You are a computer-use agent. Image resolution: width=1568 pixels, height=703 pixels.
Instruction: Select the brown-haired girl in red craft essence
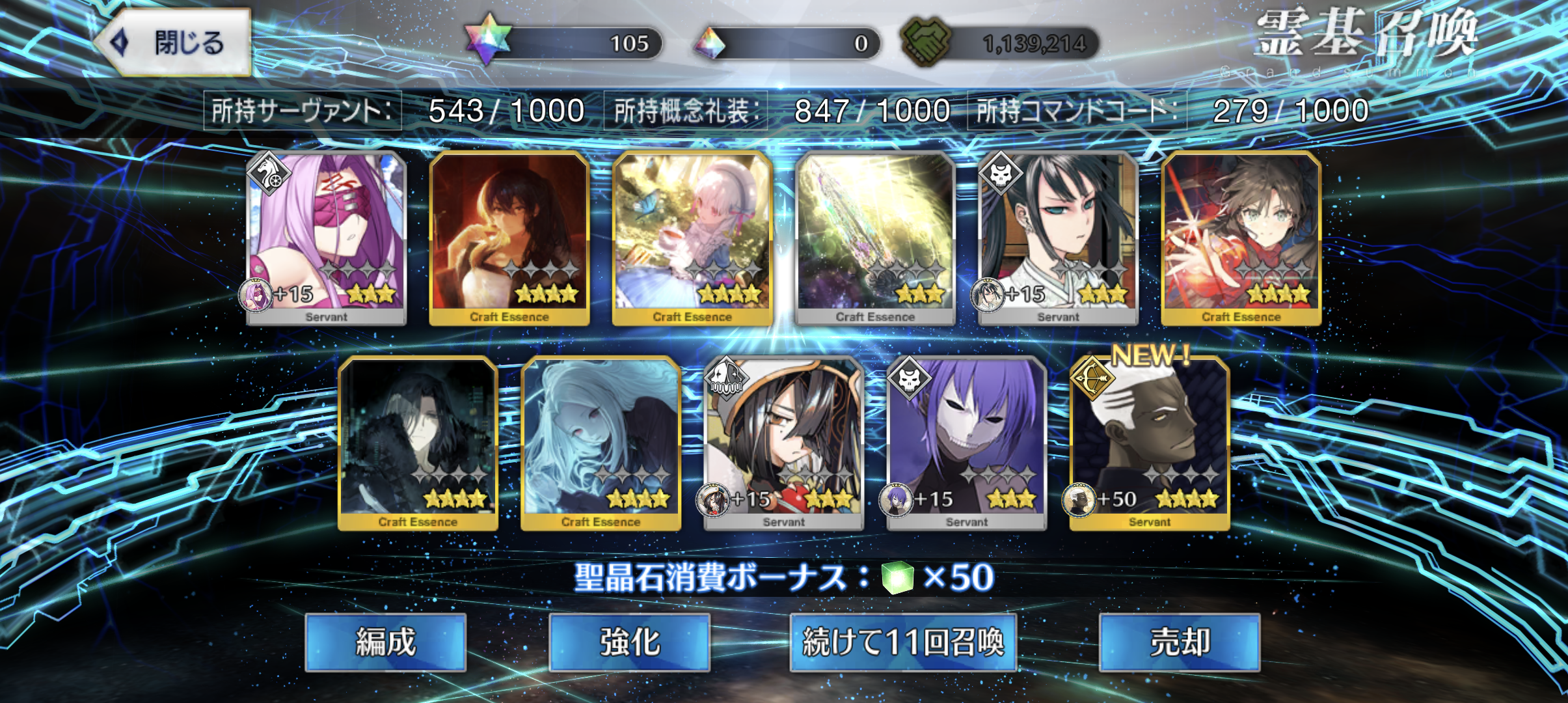click(1241, 238)
